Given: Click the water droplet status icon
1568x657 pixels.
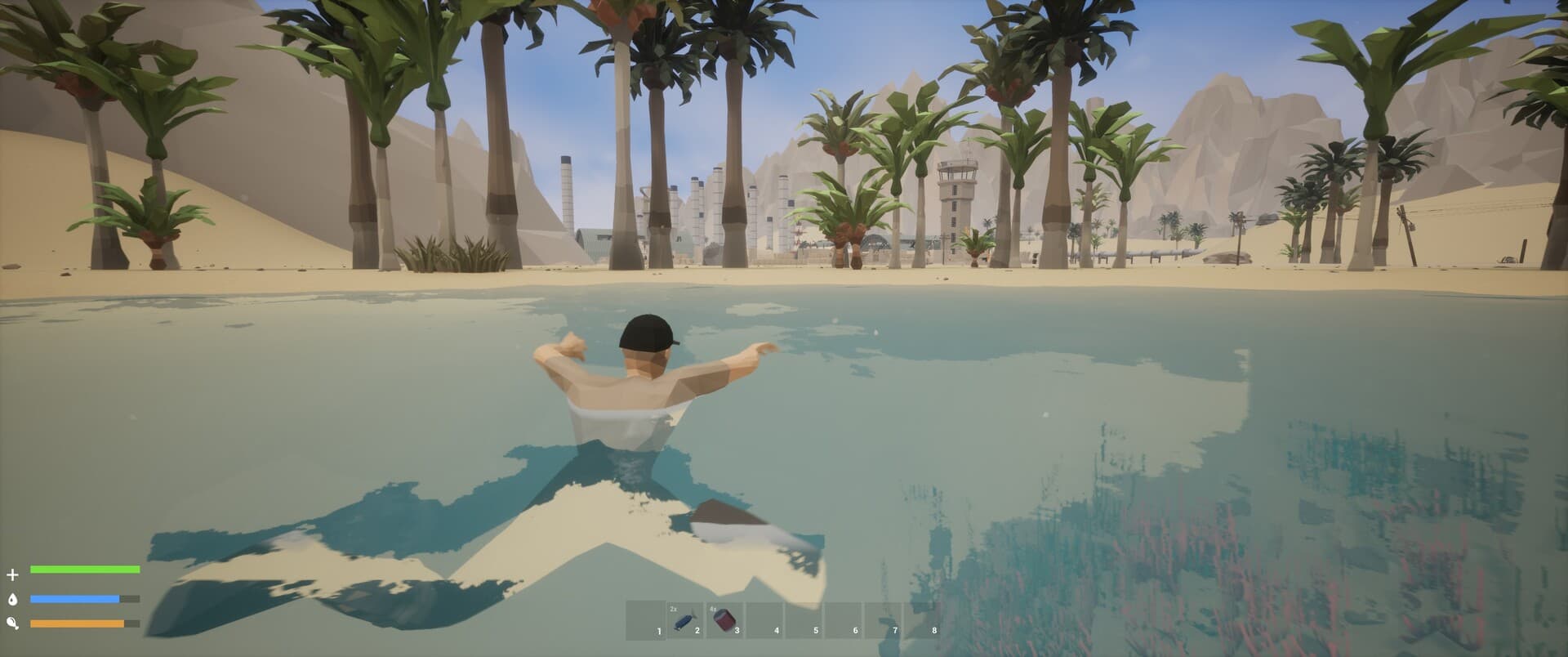Looking at the screenshot, I should point(14,599).
